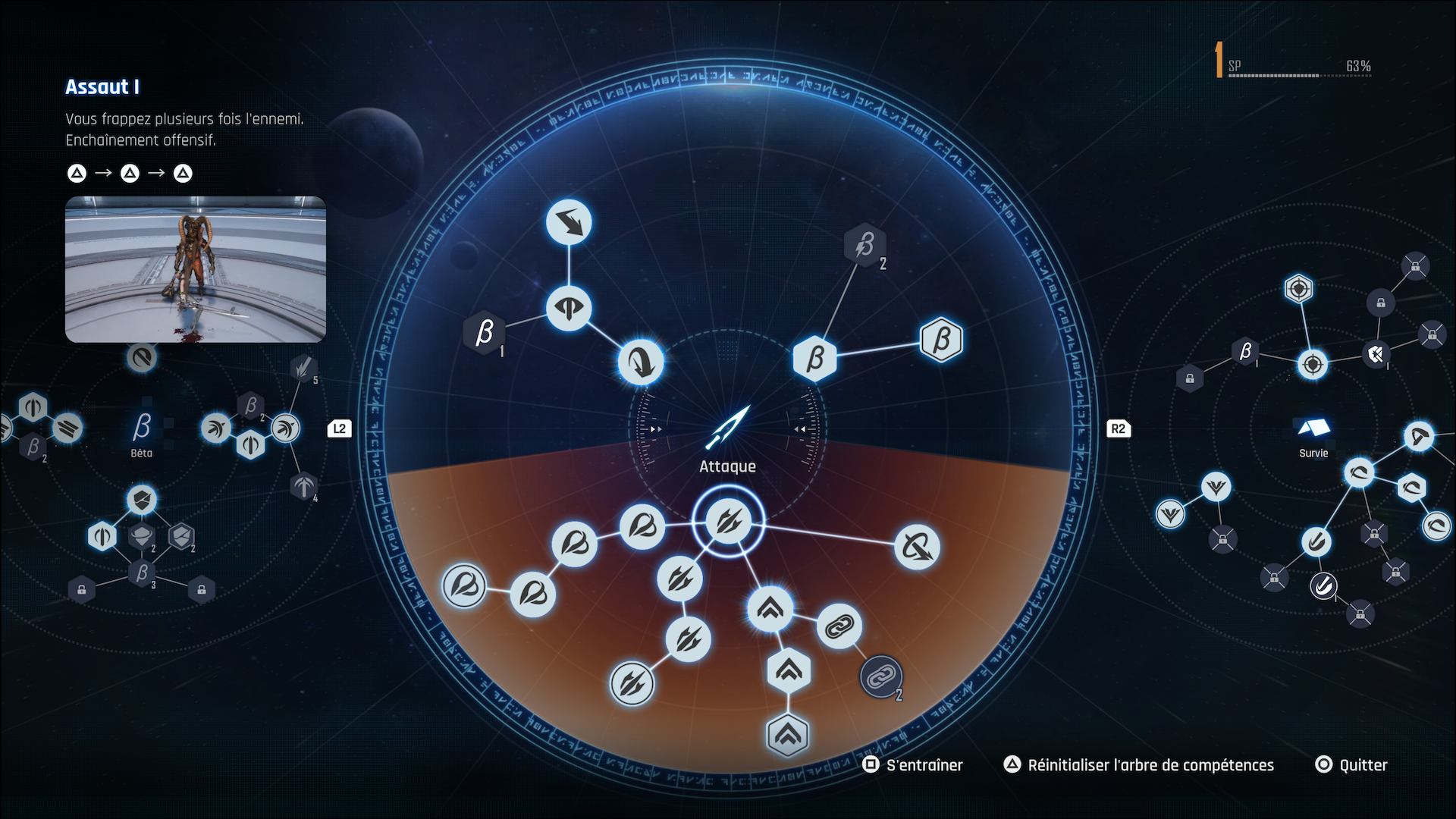Pick the dark chain link node costing 2

point(881,676)
